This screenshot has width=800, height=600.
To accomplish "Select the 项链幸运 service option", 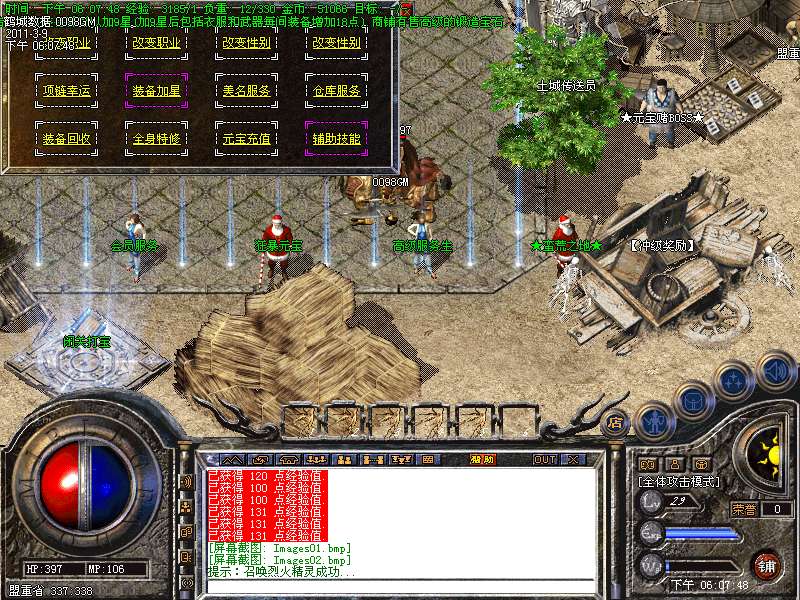I will coord(66,91).
